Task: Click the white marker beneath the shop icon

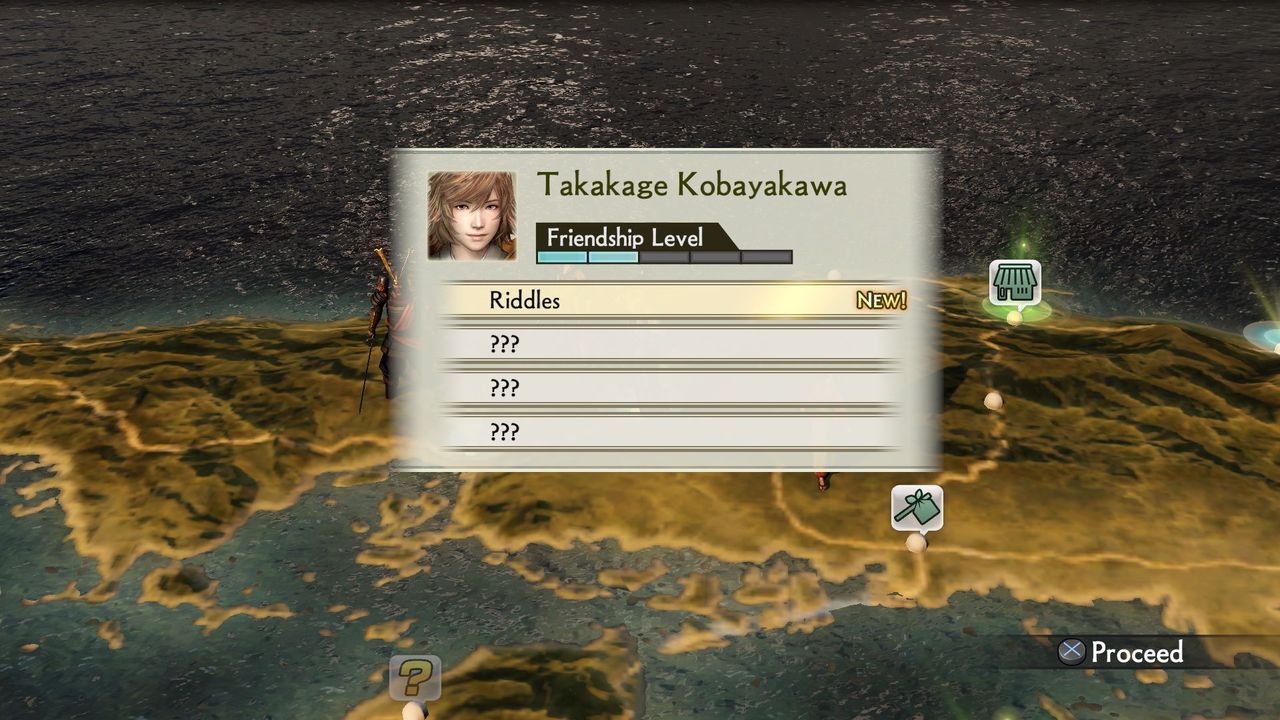Action: tap(1016, 318)
